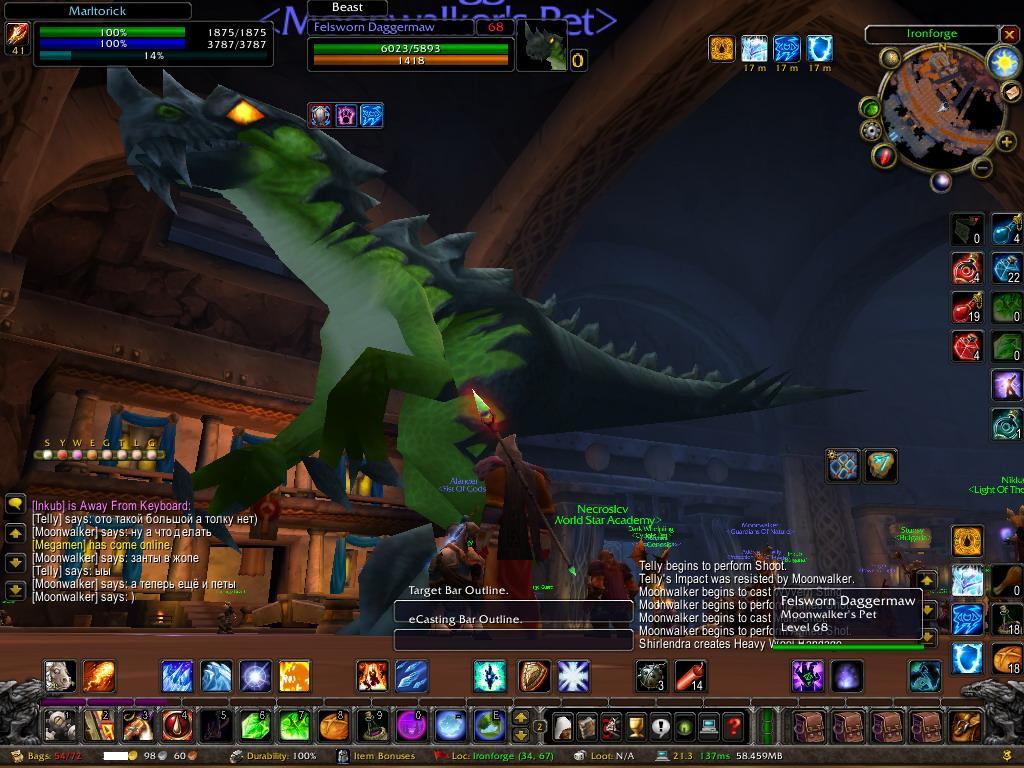Use the blue mana gem with 22 count
1024x768 pixels.
[x=1006, y=268]
